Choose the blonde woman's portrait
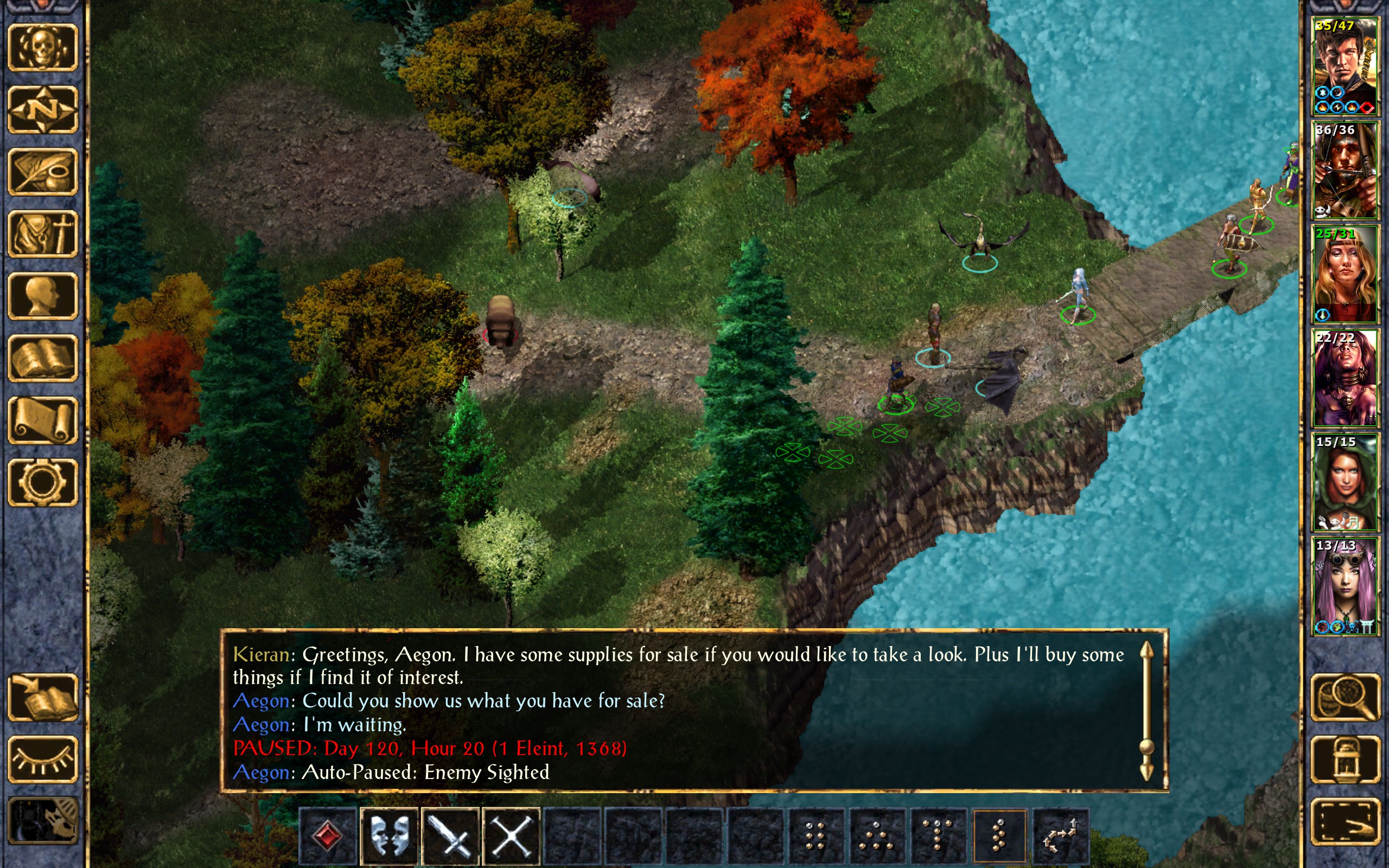 click(1345, 275)
